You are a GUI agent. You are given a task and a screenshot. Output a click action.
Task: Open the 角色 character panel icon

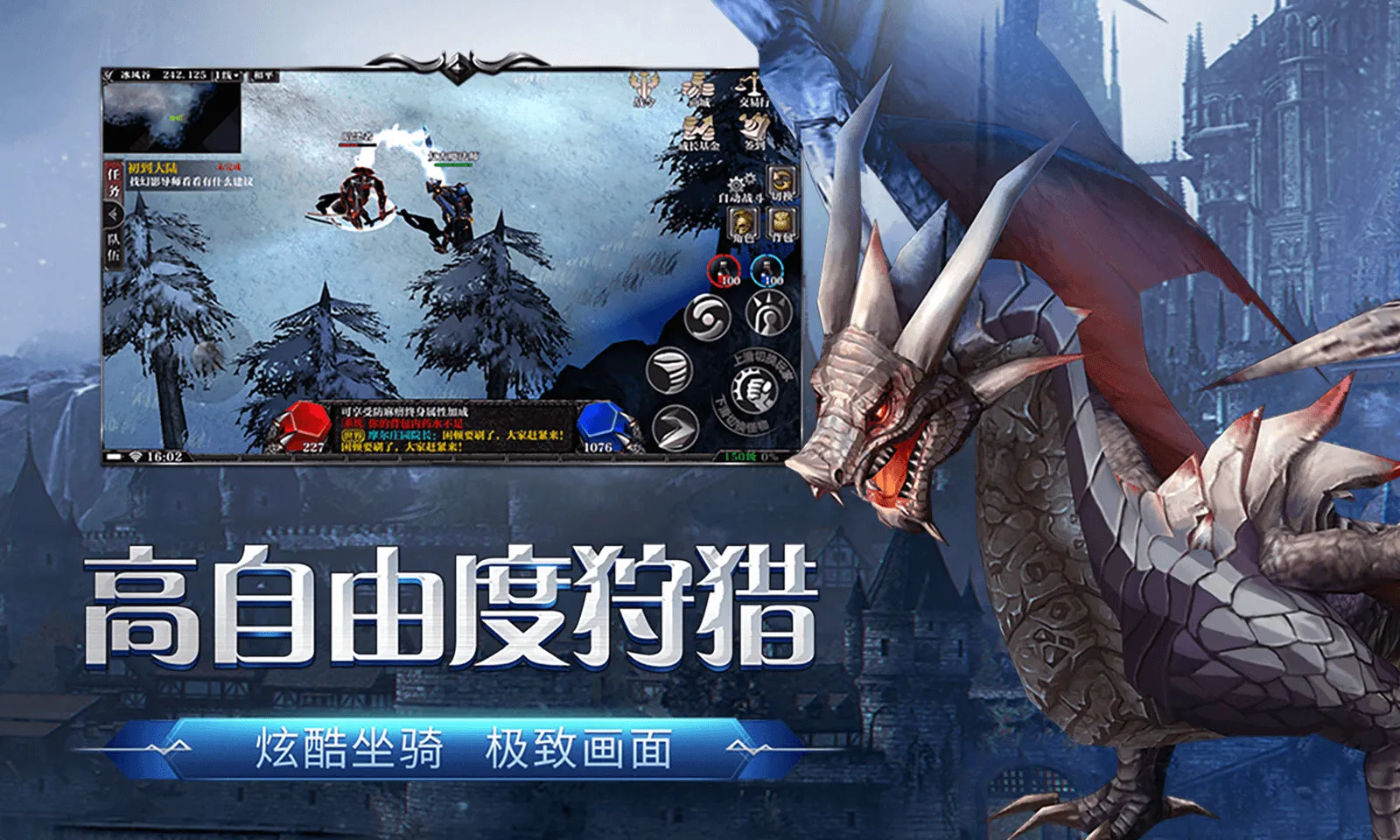coord(740,222)
